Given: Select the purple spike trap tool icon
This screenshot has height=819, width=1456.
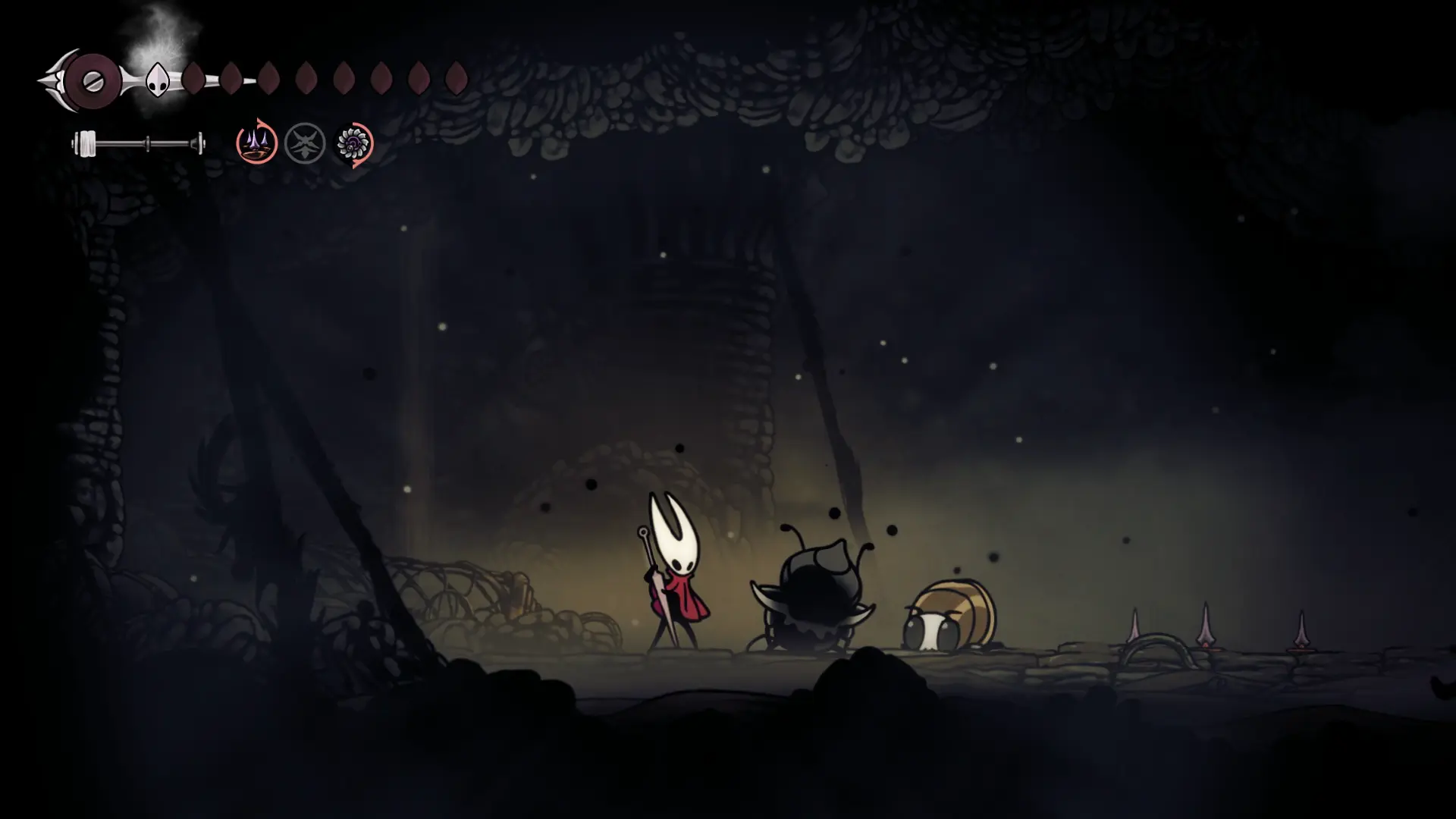Looking at the screenshot, I should [256, 143].
